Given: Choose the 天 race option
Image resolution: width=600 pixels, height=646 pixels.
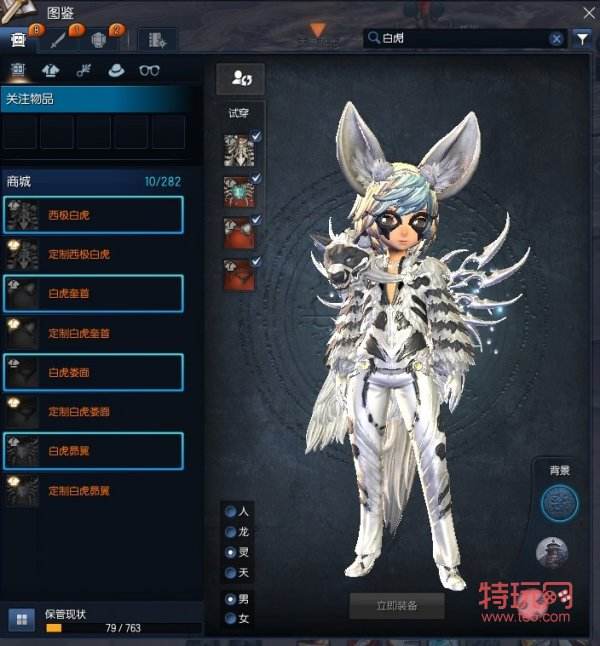Looking at the screenshot, I should tap(231, 573).
